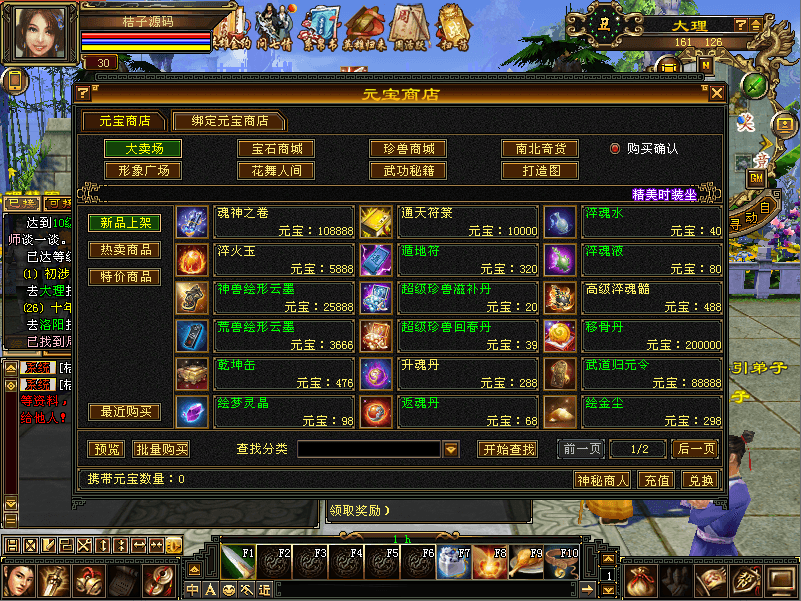801x601 pixels.
Task: Toggle the 购买确认 option
Action: pyautogui.click(x=616, y=149)
